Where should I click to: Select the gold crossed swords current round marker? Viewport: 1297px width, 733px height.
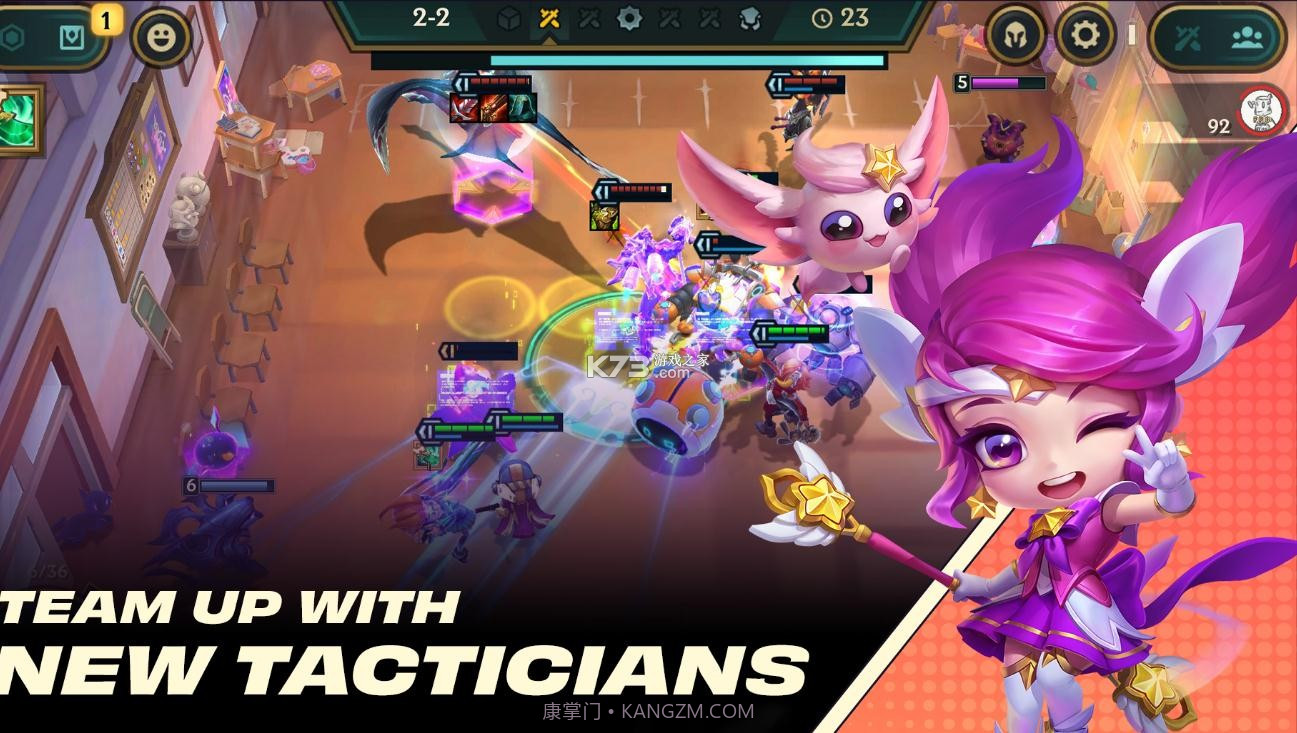pyautogui.click(x=549, y=18)
